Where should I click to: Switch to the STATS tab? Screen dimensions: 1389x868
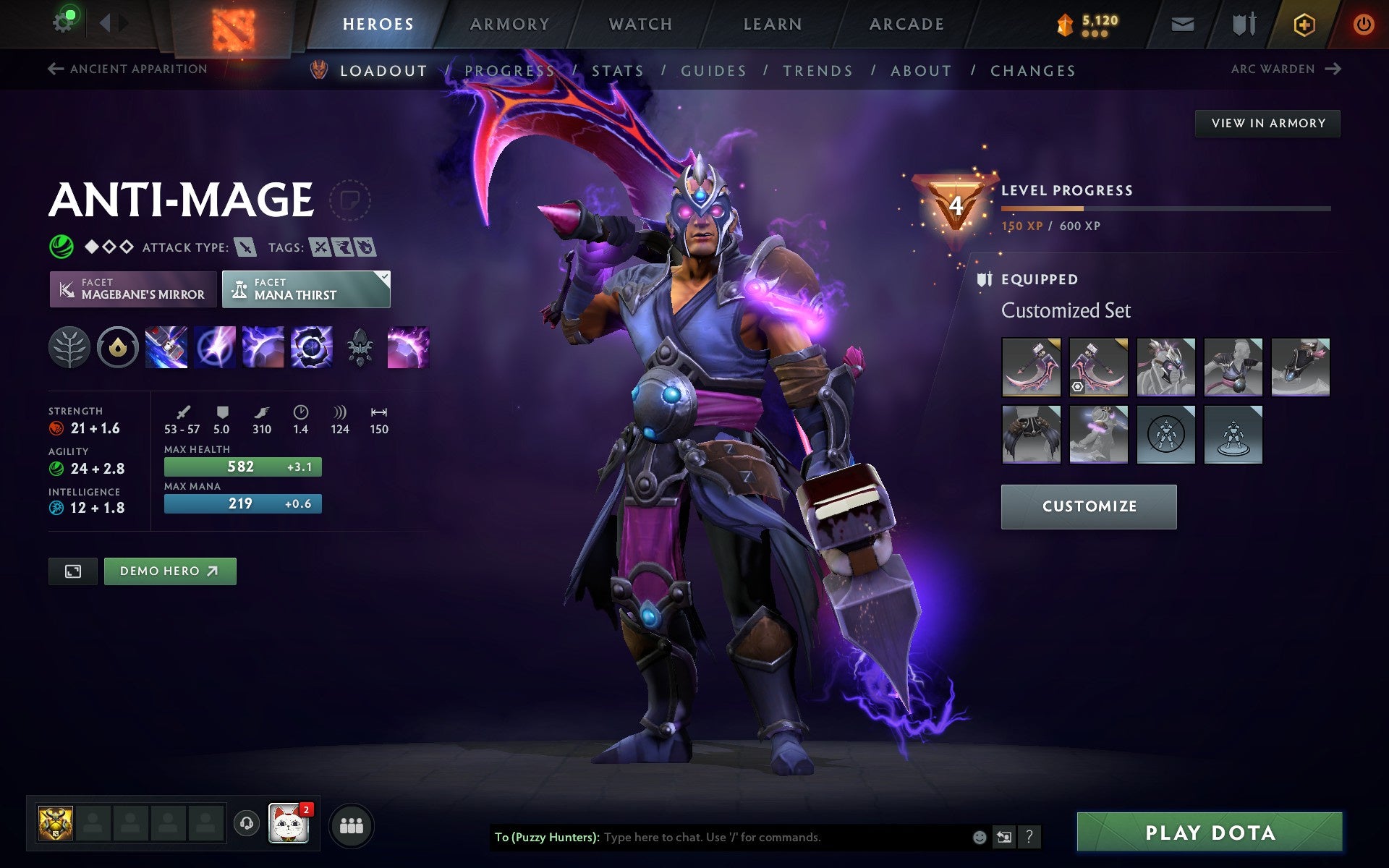click(616, 70)
